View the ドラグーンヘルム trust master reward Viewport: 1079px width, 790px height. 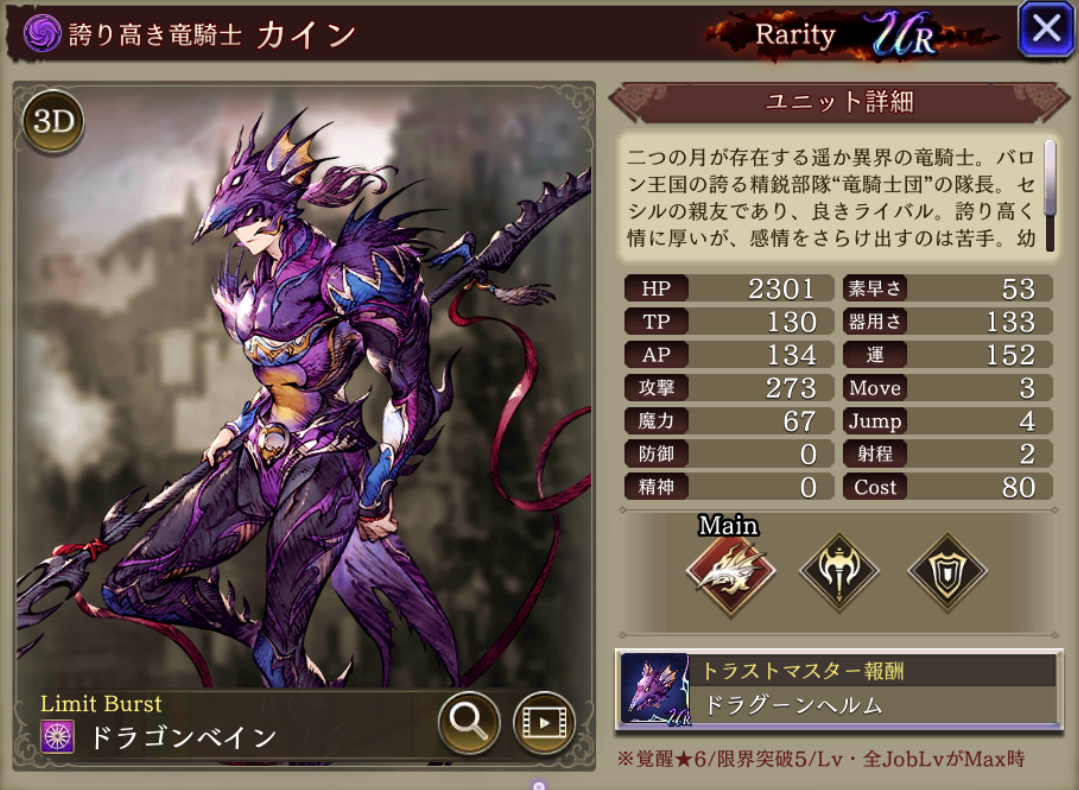pyautogui.click(x=838, y=688)
